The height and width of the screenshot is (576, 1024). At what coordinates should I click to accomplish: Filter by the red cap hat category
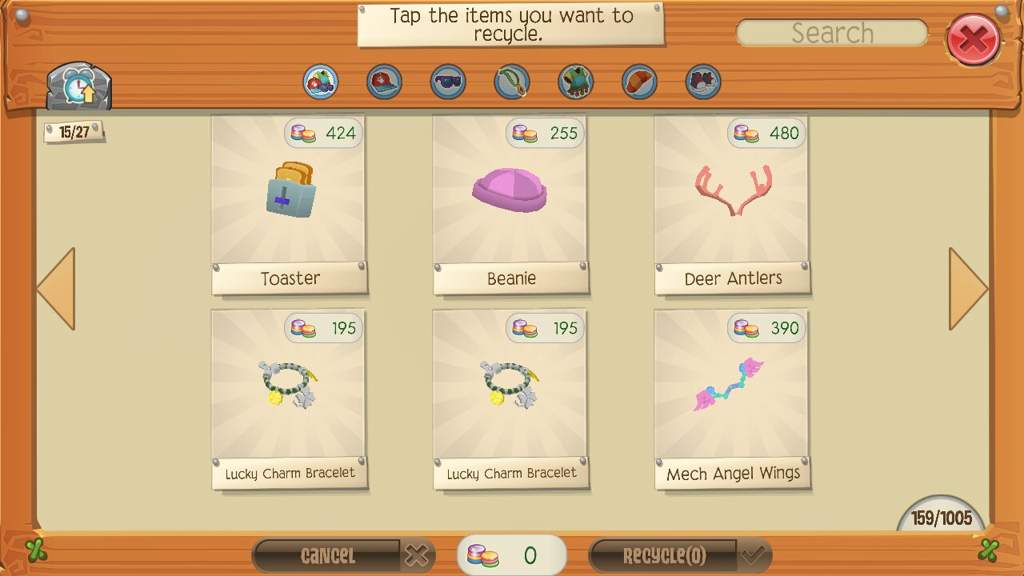384,82
